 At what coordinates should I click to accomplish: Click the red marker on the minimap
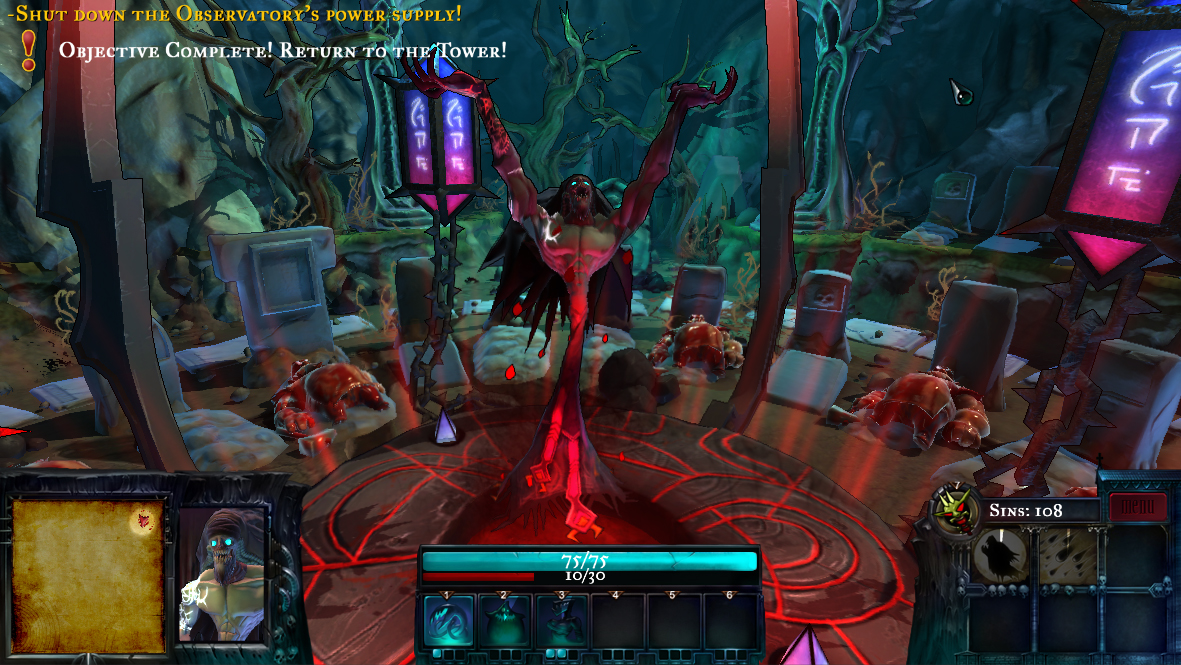click(145, 518)
